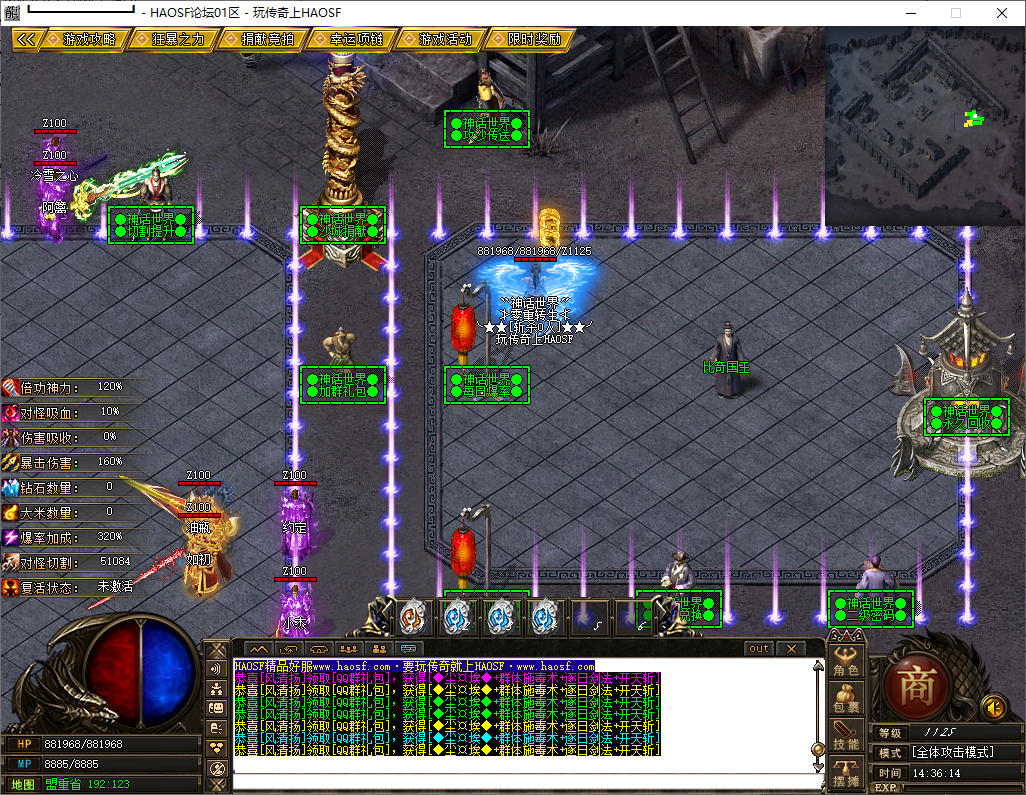Click the chat text input box

(520, 782)
